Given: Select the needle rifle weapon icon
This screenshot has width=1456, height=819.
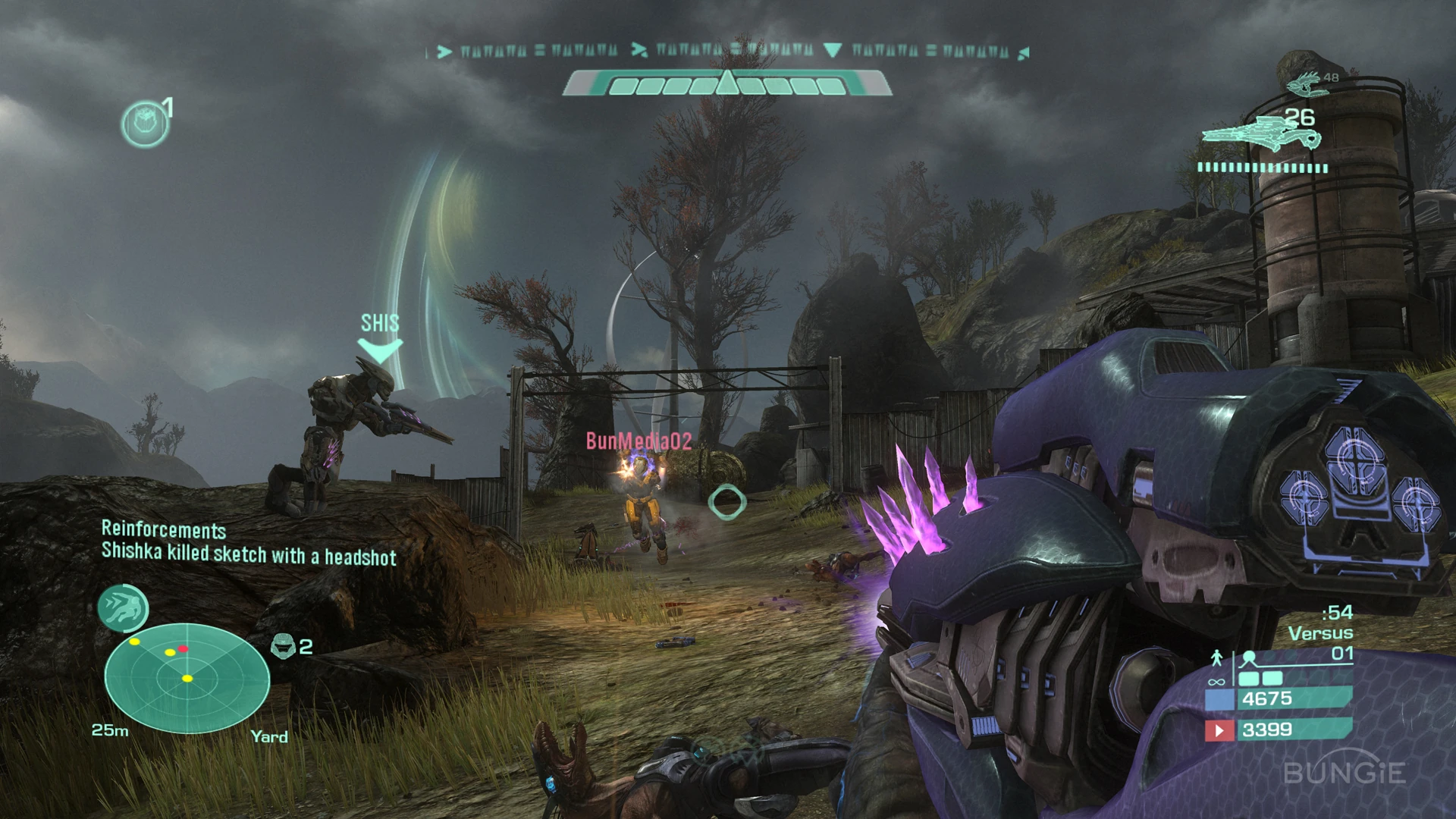Looking at the screenshot, I should click(1260, 135).
